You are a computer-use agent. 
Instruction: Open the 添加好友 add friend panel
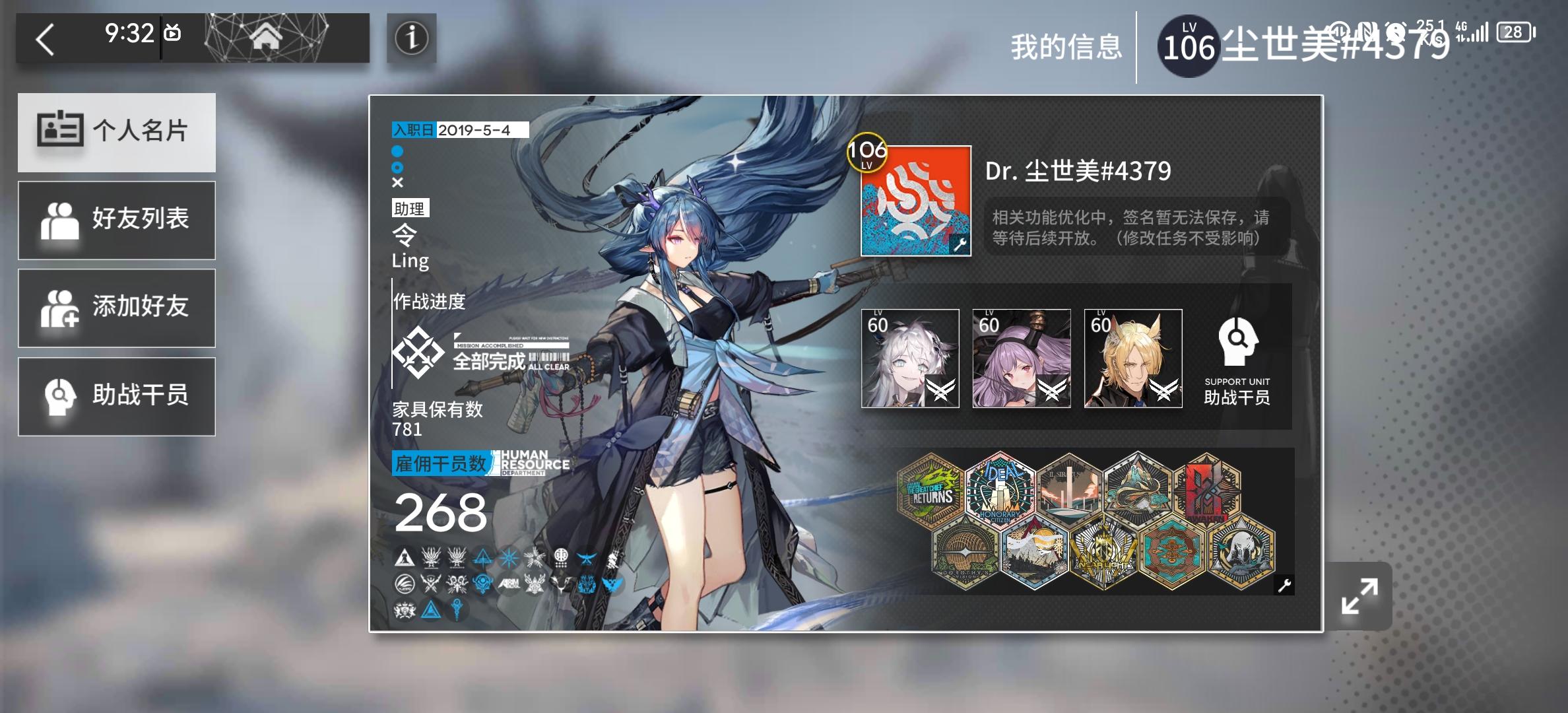point(117,308)
